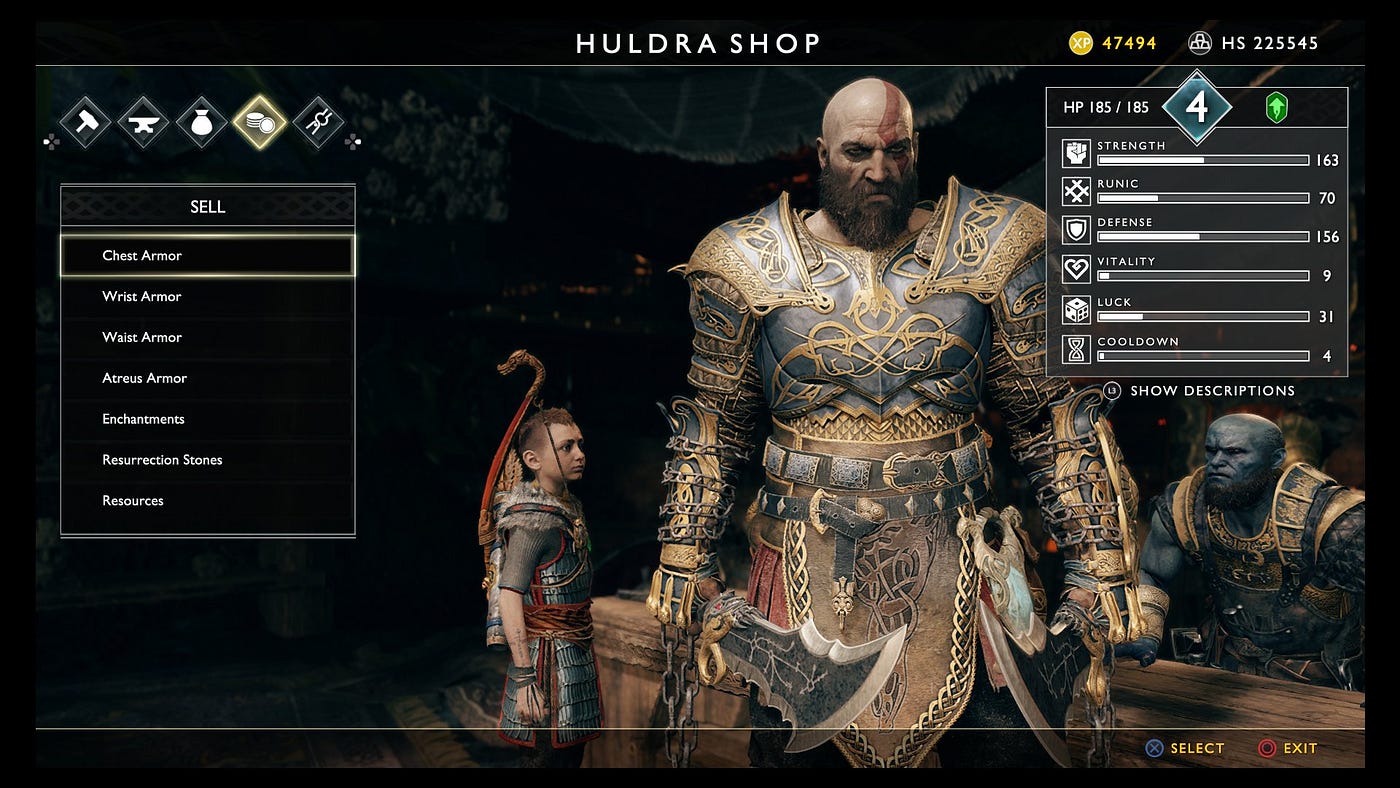Switch to the anvil upgrade tab
Viewport: 1400px width, 788px height.
[x=143, y=122]
